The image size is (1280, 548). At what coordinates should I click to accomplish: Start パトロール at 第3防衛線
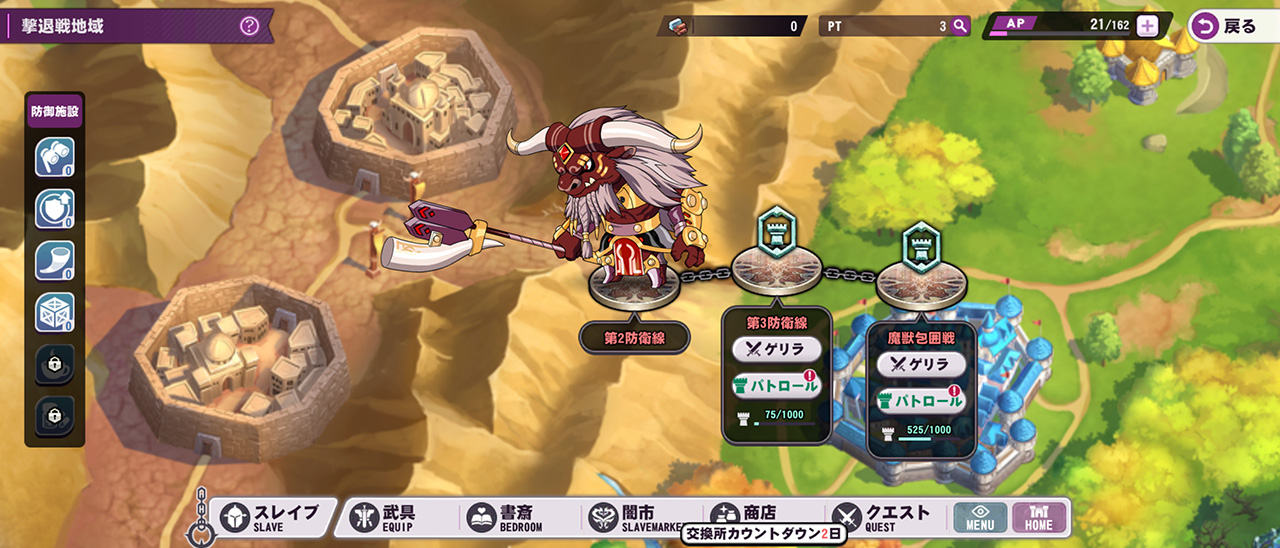(777, 385)
